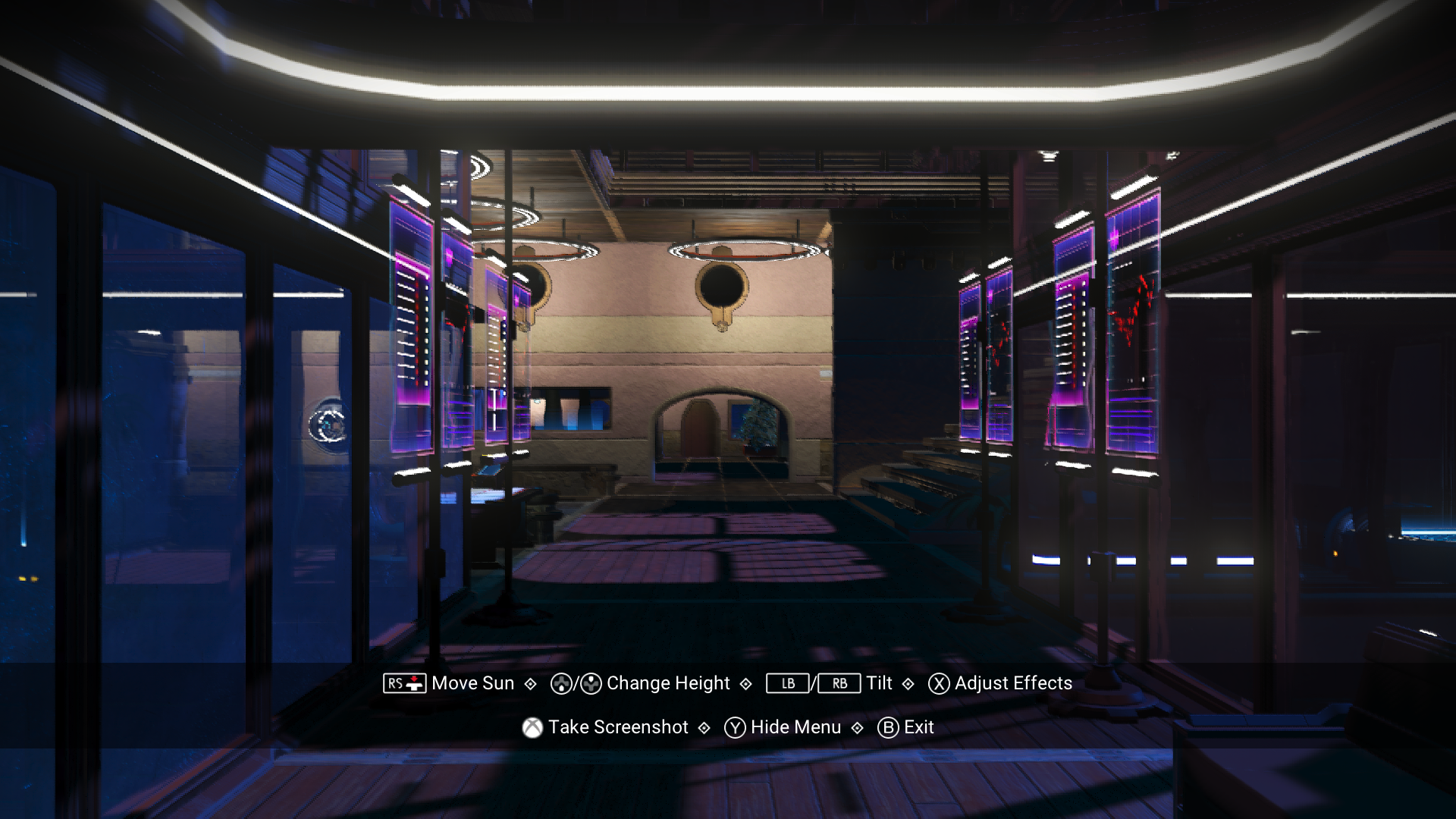Click the RB Tilt bumper icon
The image size is (1456, 819).
click(839, 683)
